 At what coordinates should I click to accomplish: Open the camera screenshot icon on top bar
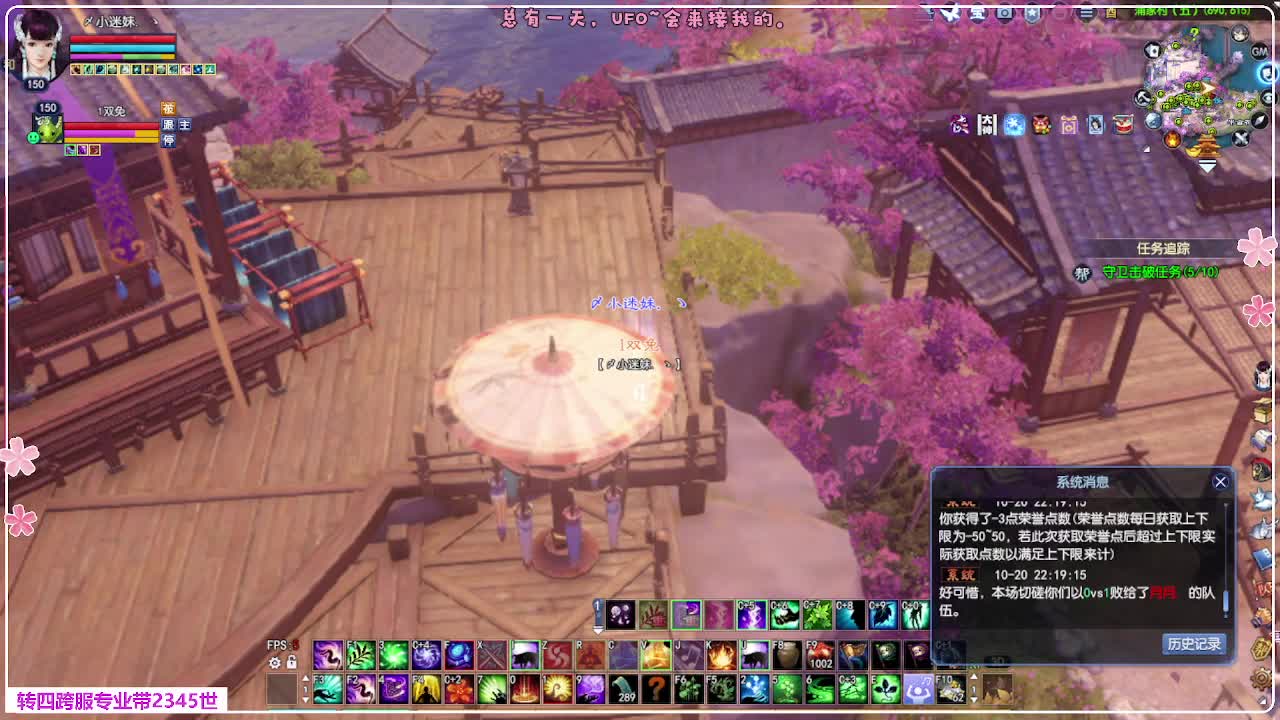(x=1005, y=13)
